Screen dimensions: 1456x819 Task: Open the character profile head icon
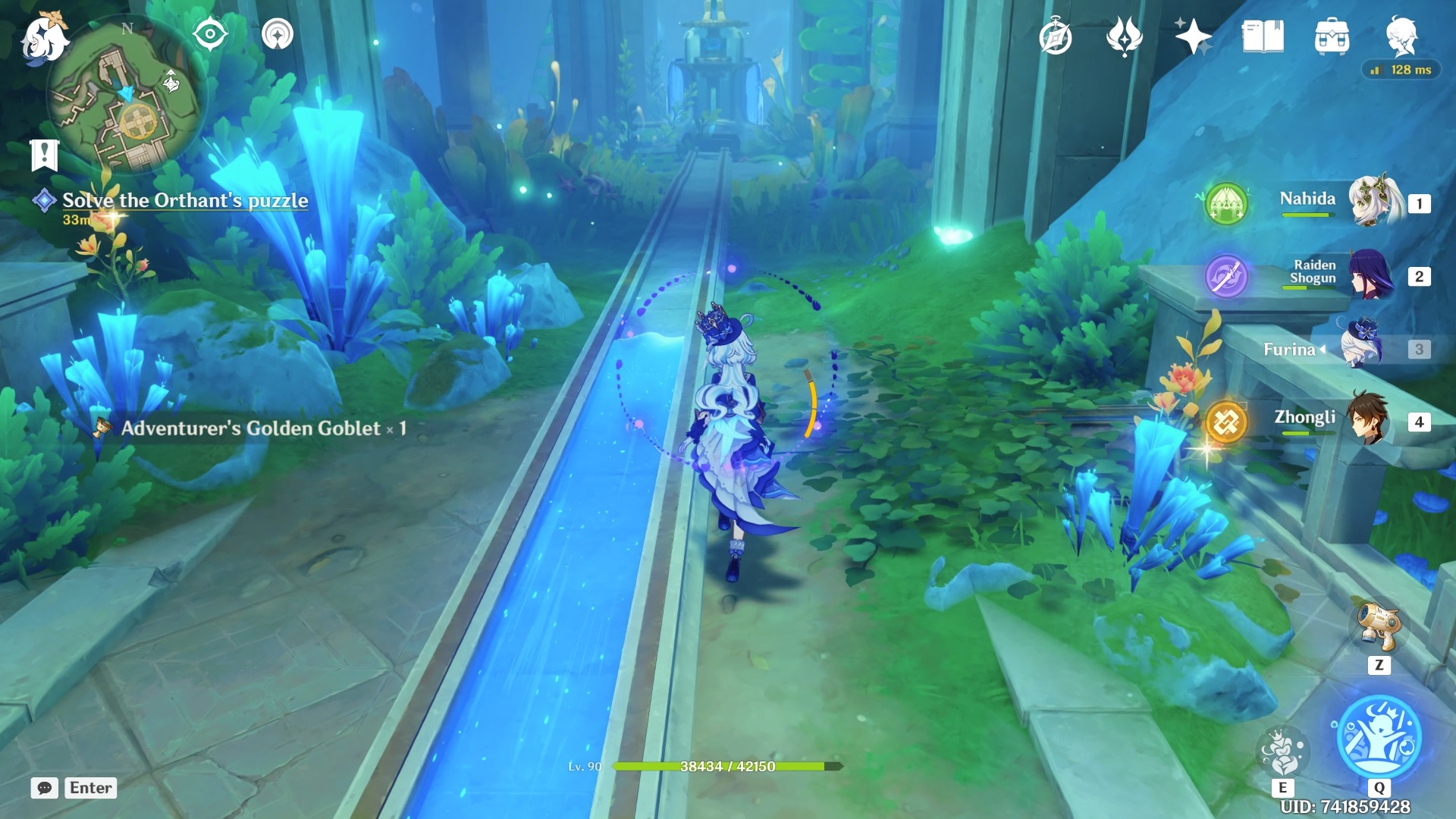(x=1401, y=35)
